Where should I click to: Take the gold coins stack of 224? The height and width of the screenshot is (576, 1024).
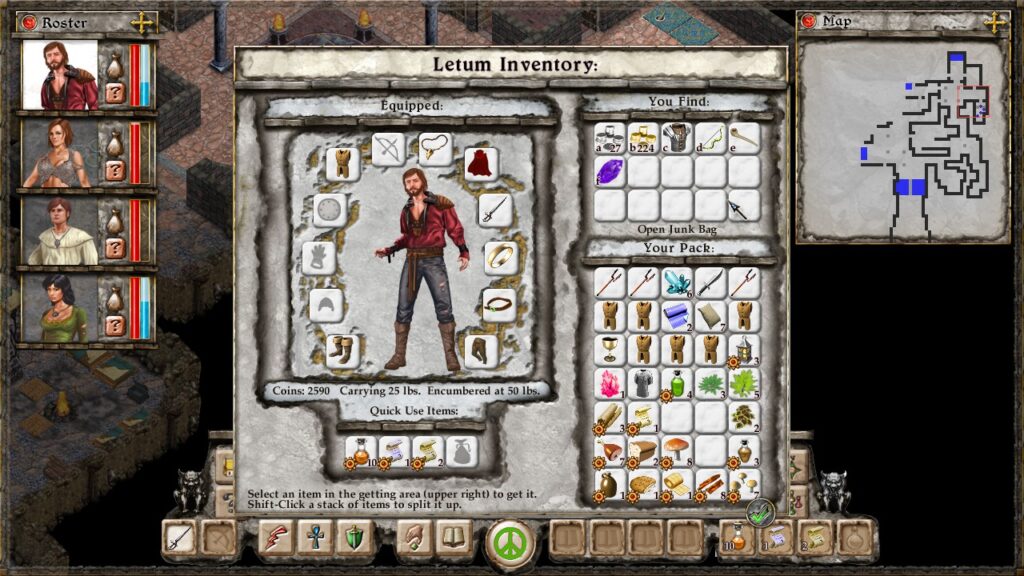click(x=643, y=138)
